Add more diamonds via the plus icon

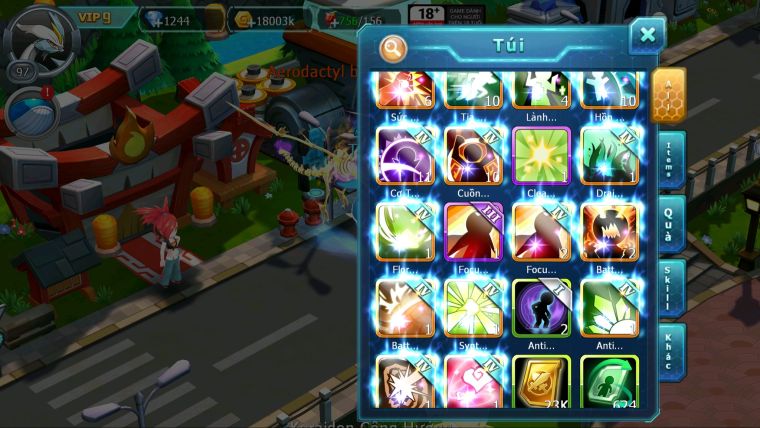coord(155,20)
